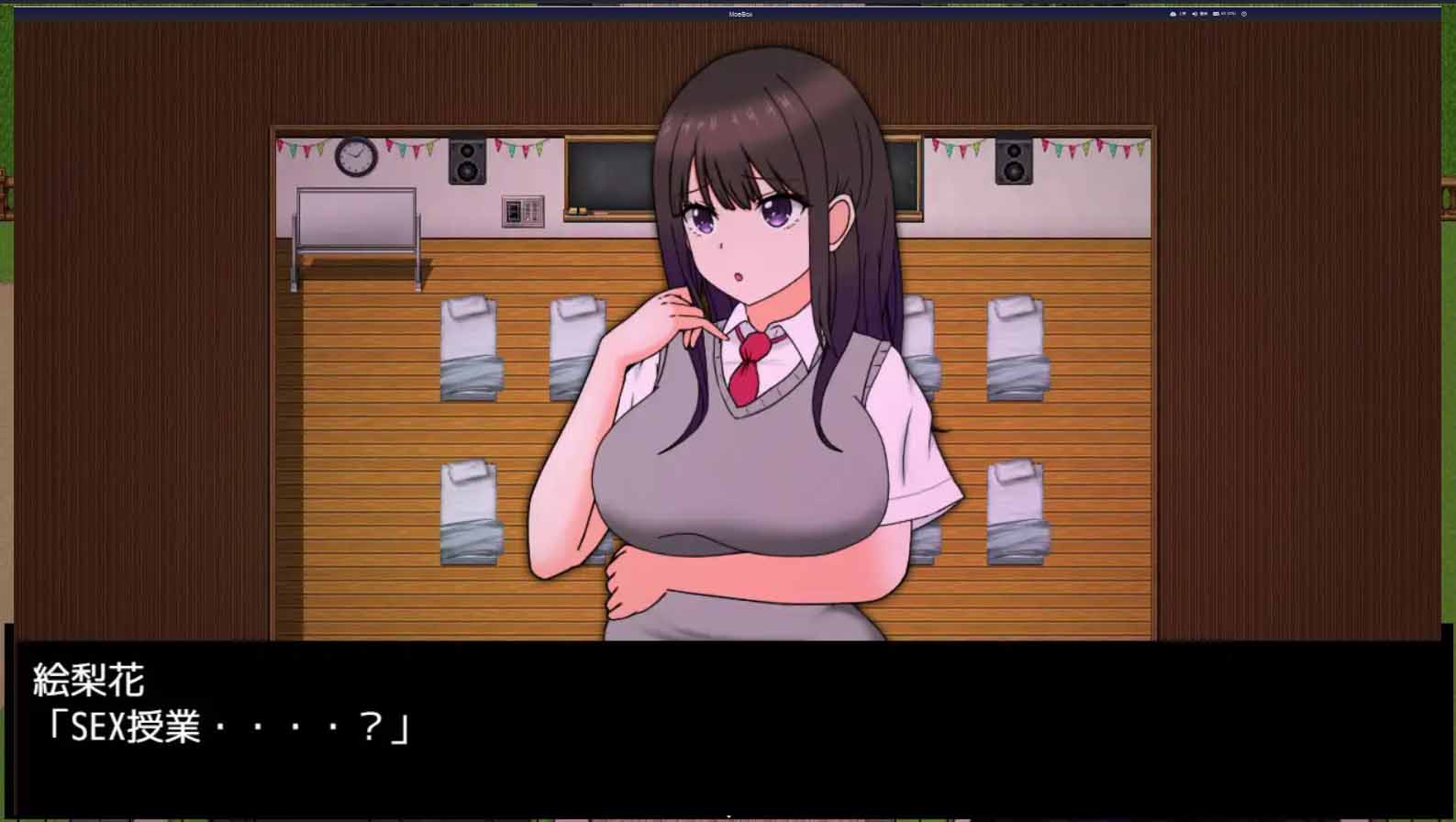Click the battery indicator icon in the title bar

point(1216,14)
